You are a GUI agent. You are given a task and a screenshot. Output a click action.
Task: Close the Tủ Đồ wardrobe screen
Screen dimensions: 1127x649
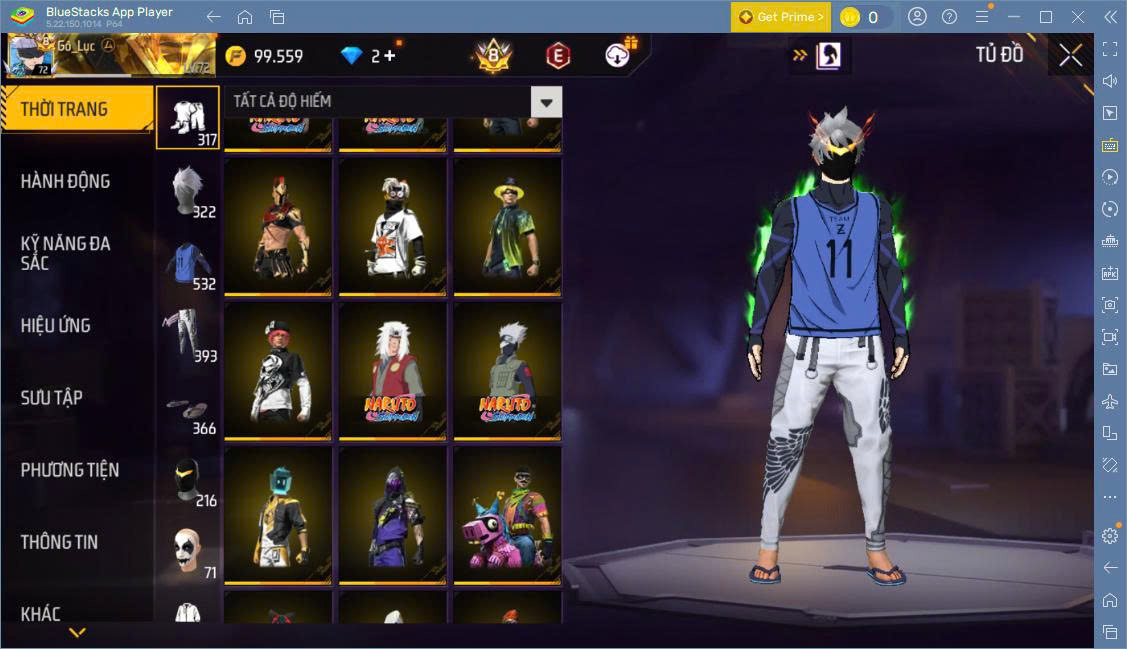(x=1070, y=56)
